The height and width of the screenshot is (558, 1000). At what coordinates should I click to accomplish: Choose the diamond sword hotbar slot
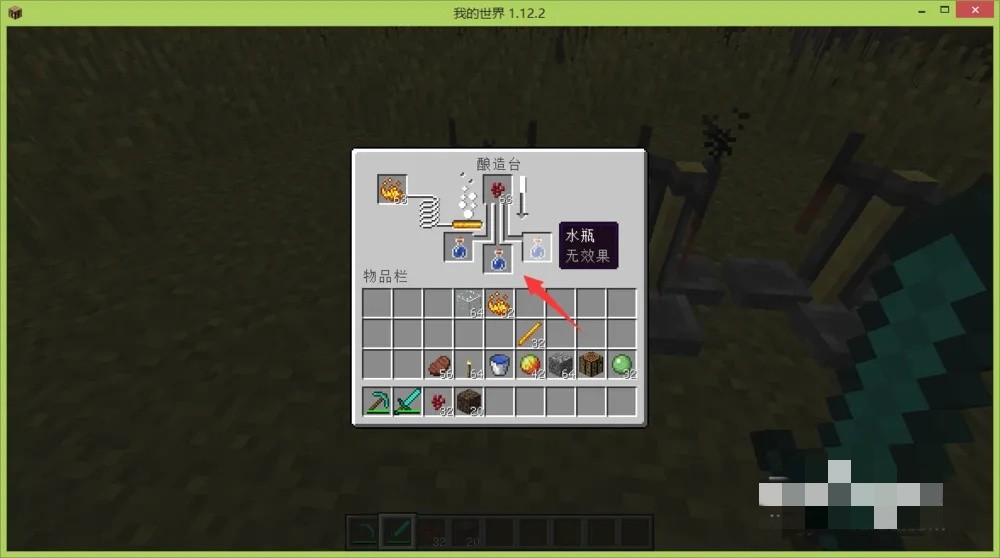point(407,402)
